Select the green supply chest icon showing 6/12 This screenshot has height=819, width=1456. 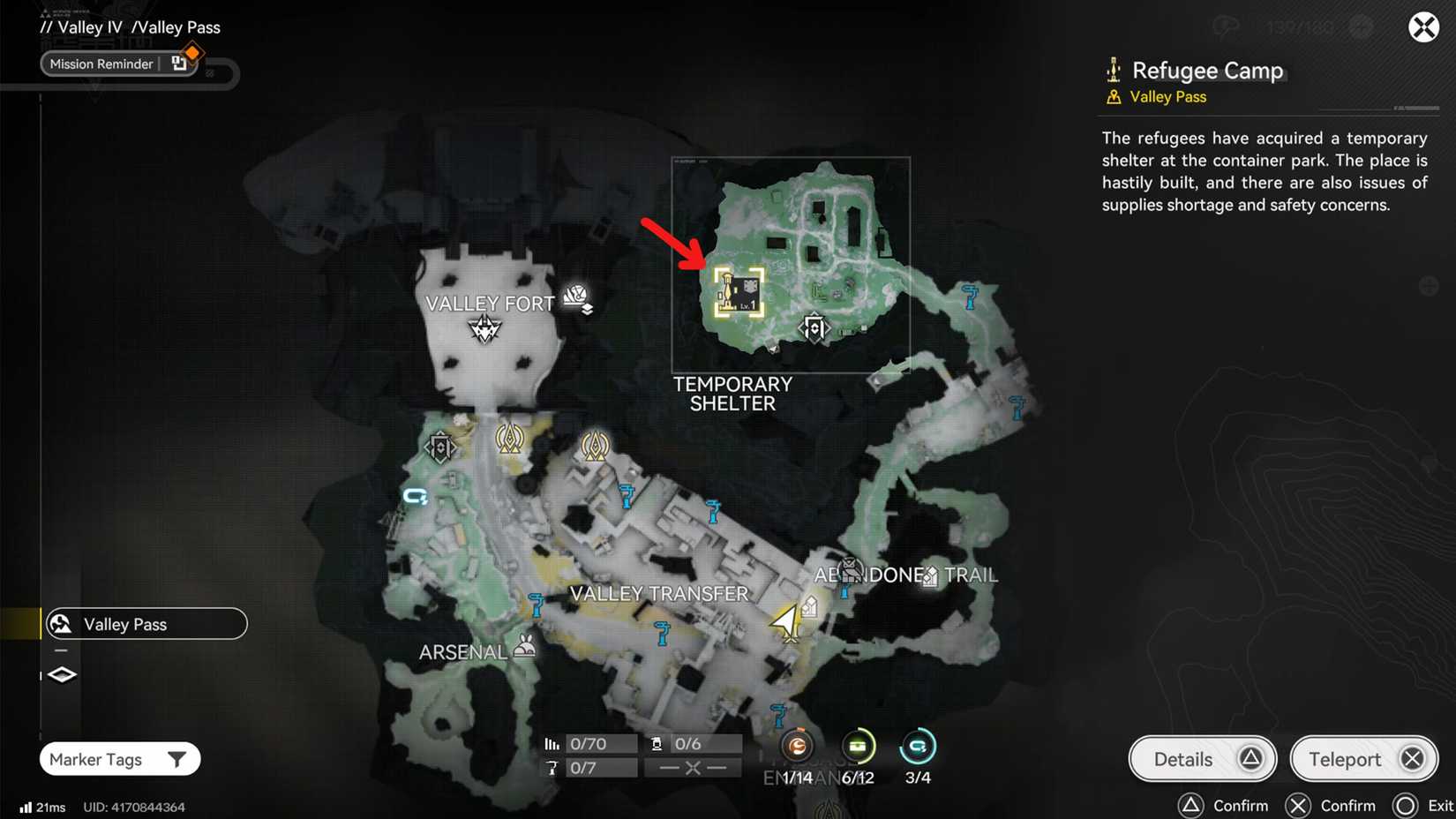[x=857, y=747]
